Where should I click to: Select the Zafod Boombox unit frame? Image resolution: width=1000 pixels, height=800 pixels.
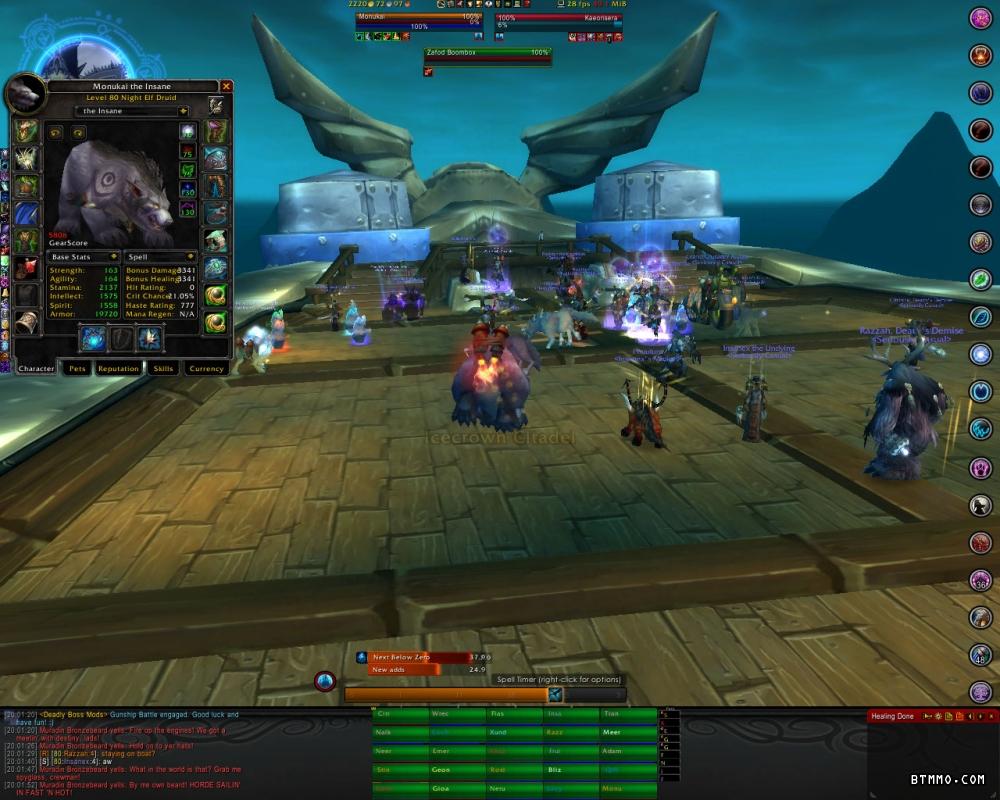tap(487, 56)
